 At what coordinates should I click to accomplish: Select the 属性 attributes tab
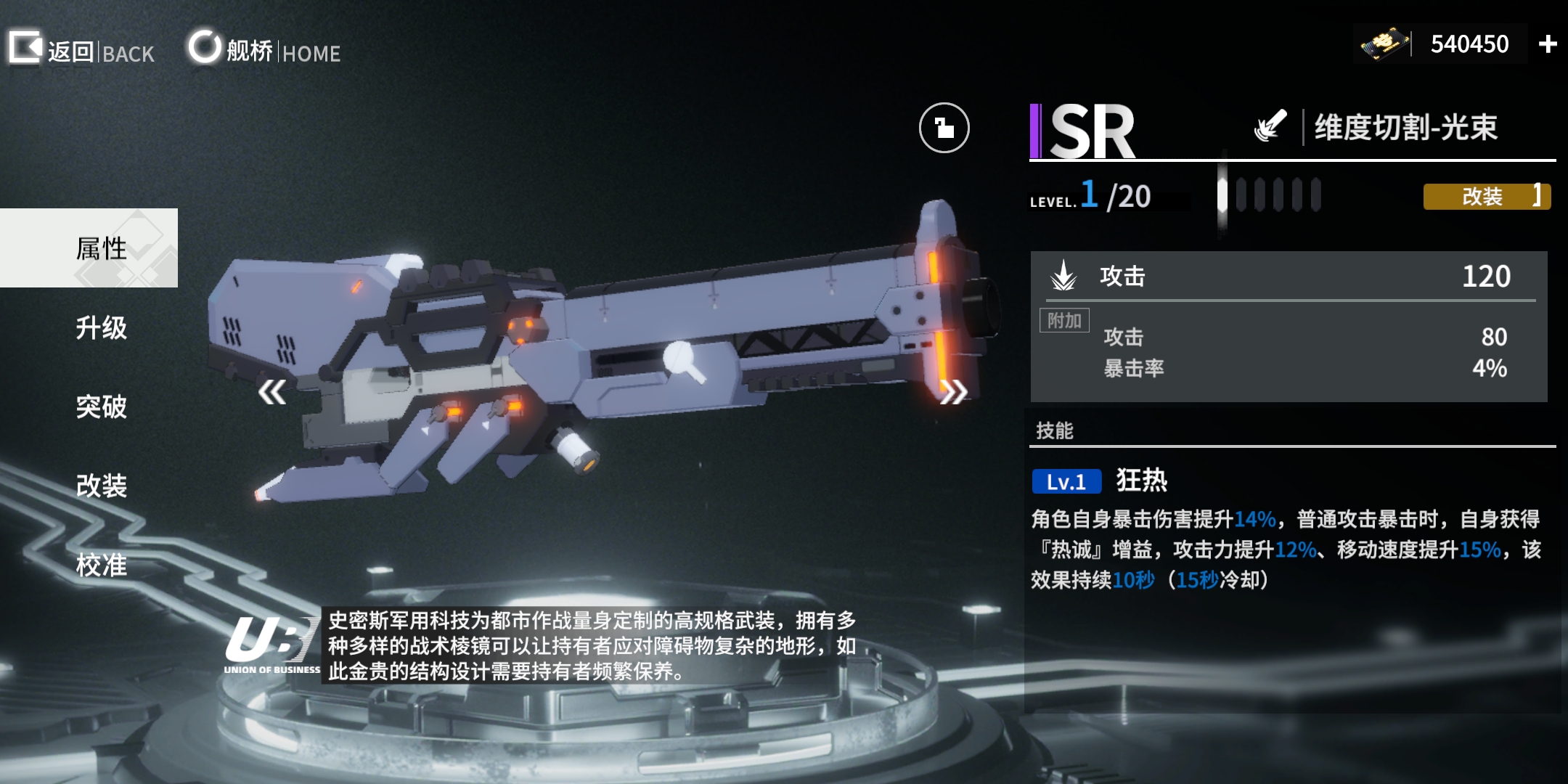(x=100, y=248)
